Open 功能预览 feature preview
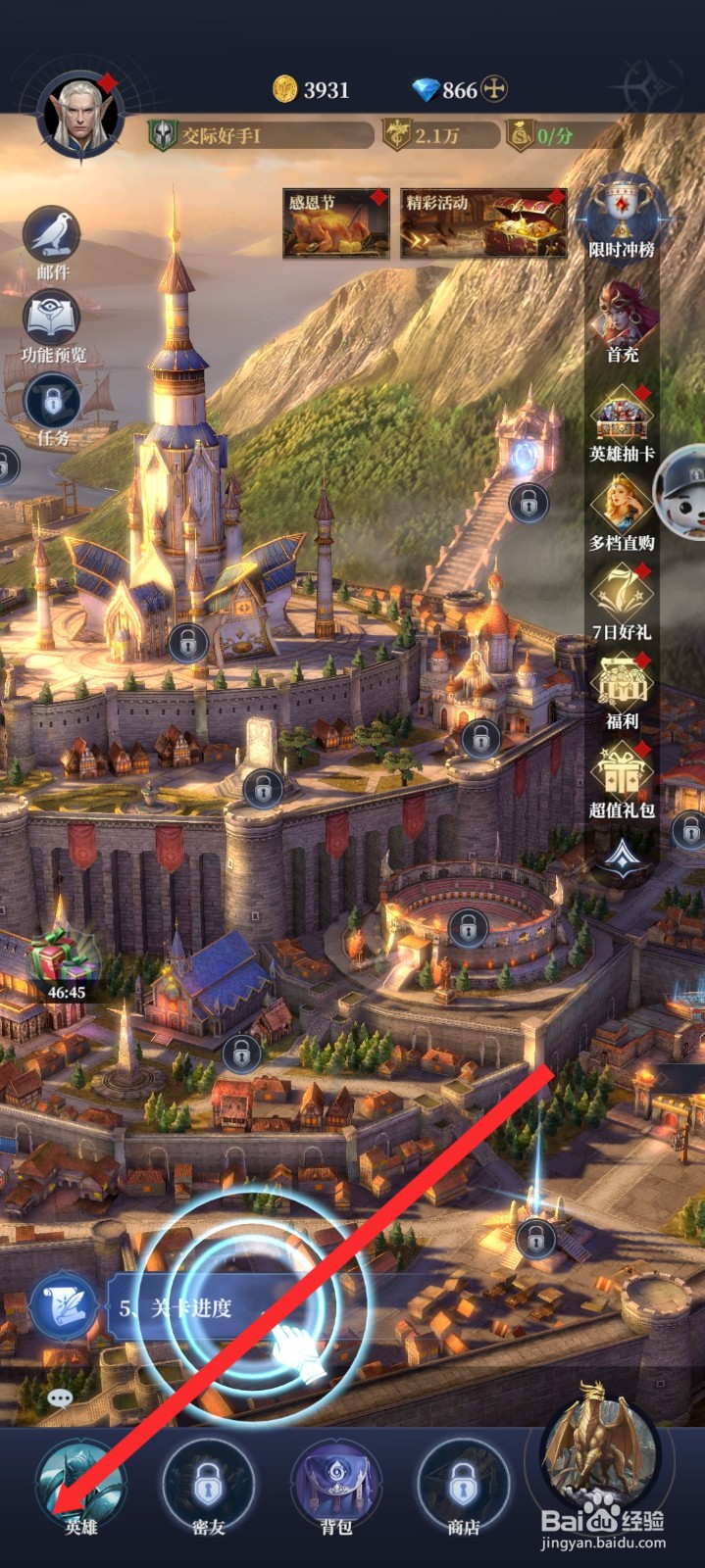The height and width of the screenshot is (1568, 705). [53, 320]
